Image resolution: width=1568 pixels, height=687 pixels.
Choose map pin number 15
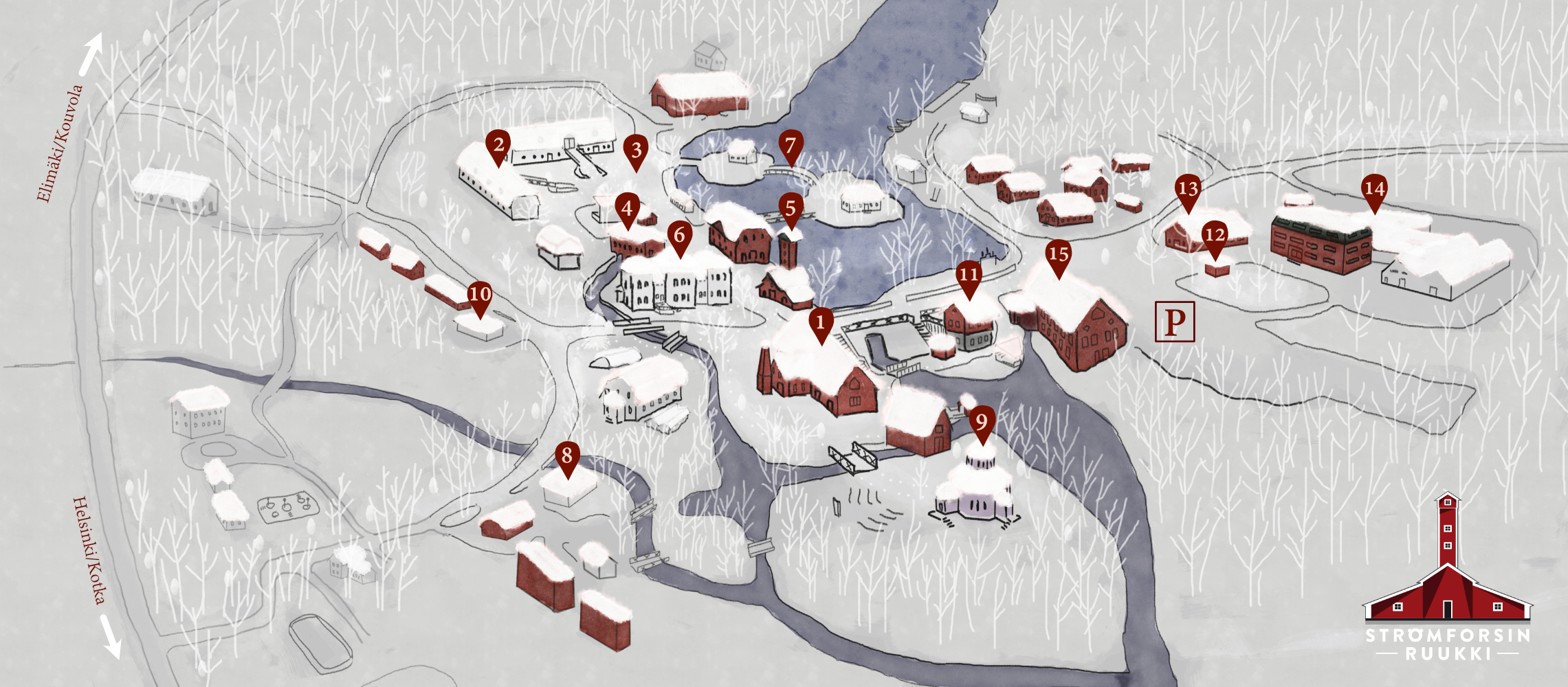(1059, 256)
